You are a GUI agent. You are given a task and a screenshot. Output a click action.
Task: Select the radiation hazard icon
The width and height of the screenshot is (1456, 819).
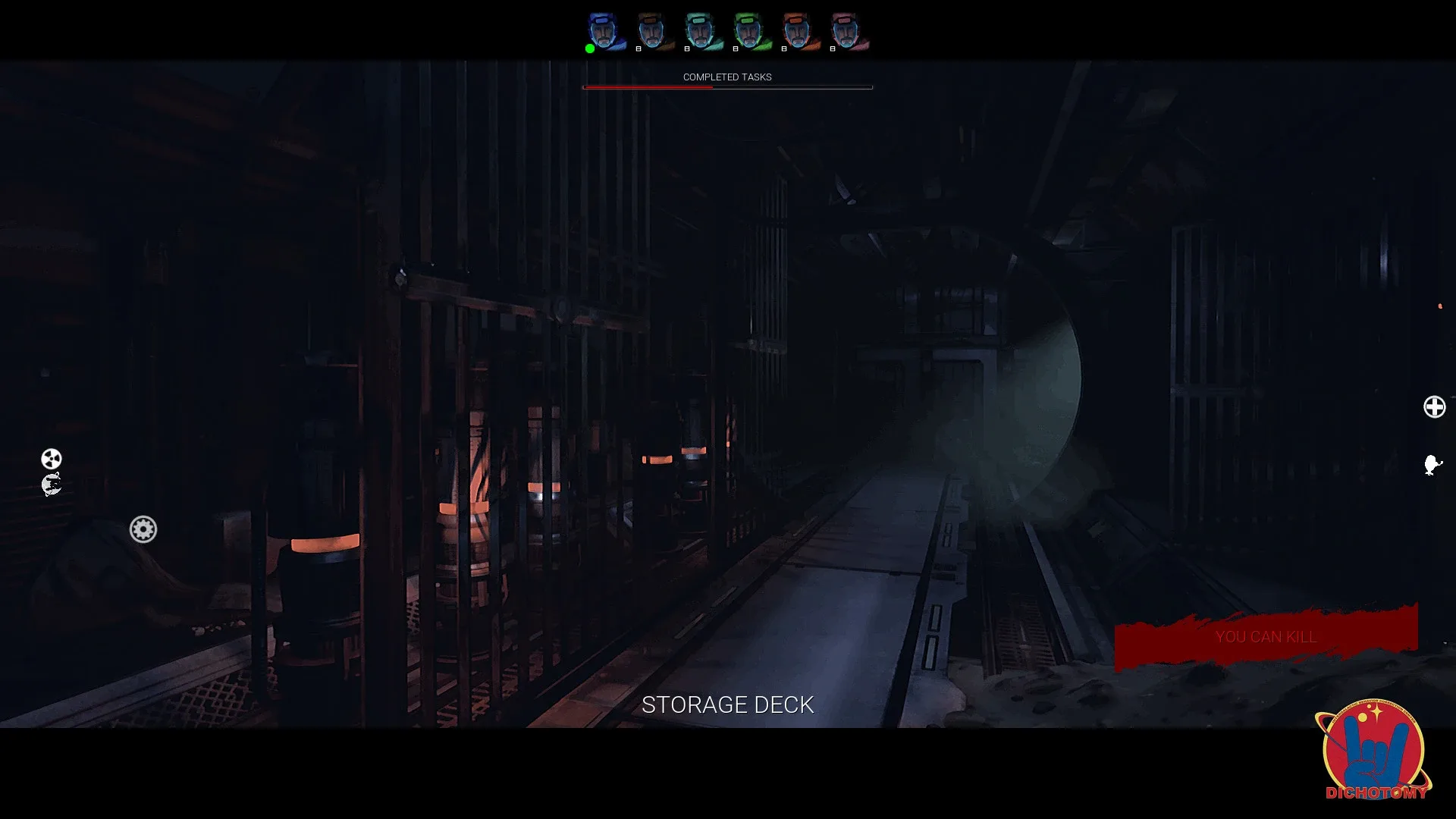click(x=50, y=458)
